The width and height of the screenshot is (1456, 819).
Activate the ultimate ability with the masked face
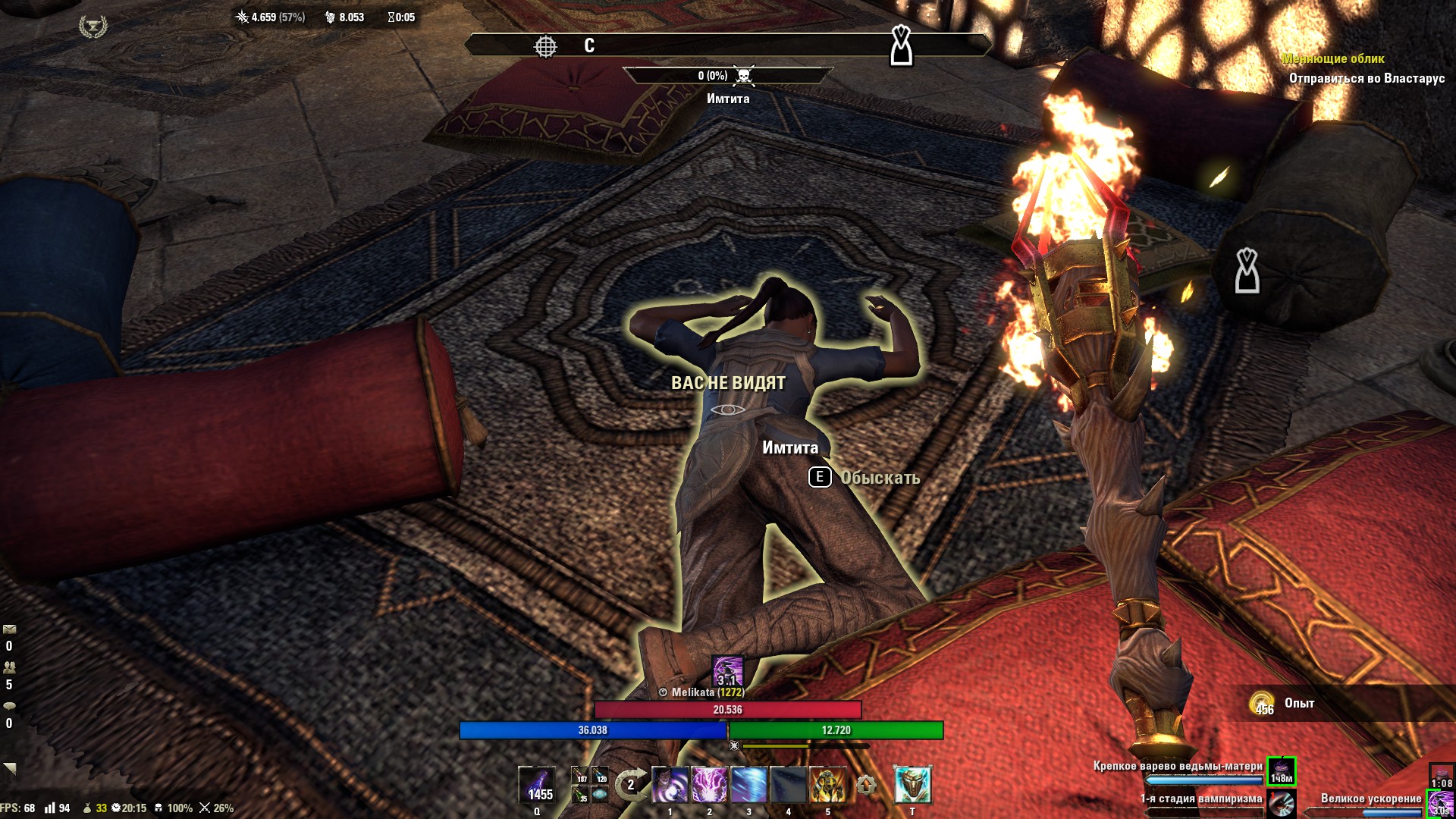click(x=912, y=785)
